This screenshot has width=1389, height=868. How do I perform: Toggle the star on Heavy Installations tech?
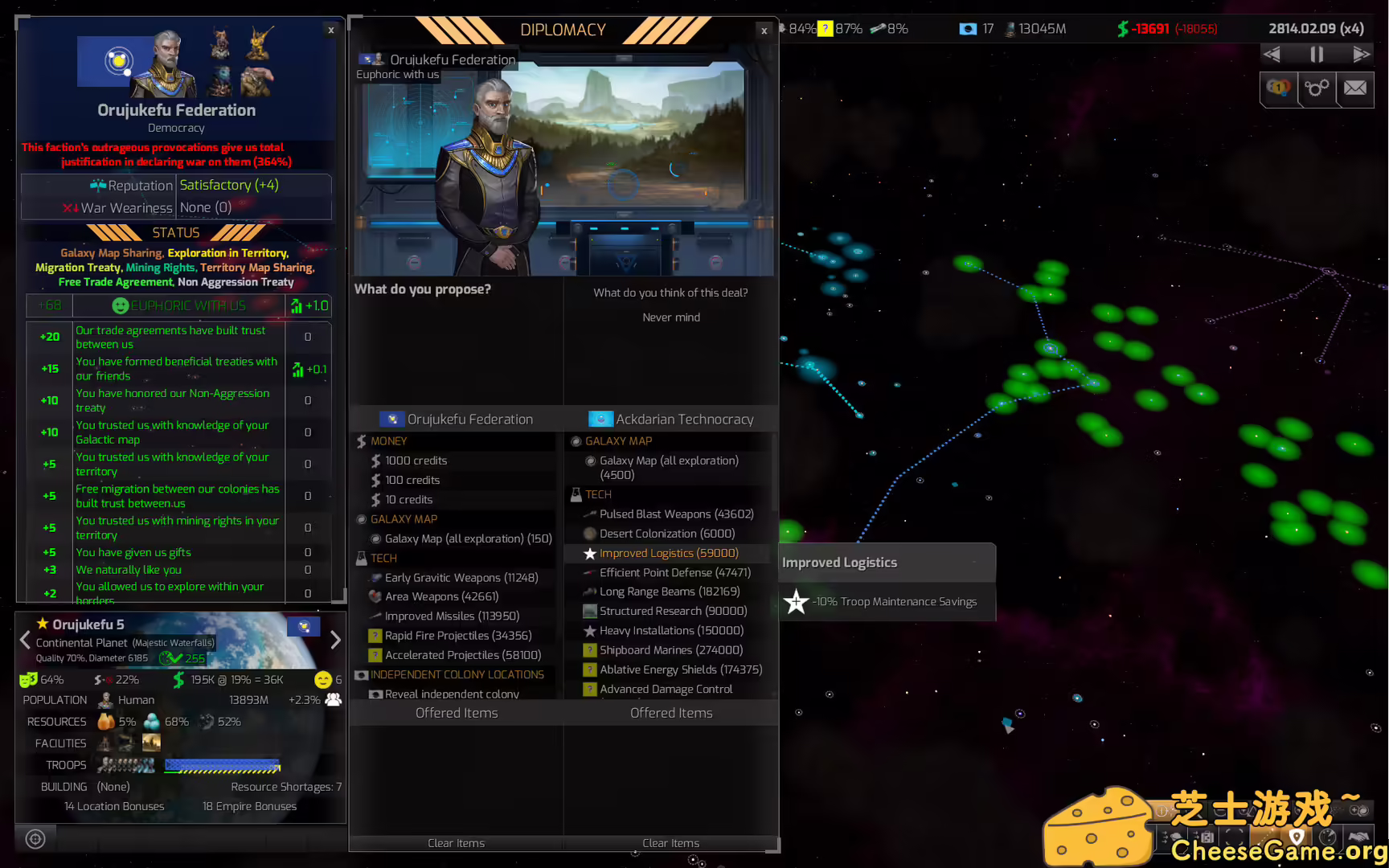[x=590, y=630]
